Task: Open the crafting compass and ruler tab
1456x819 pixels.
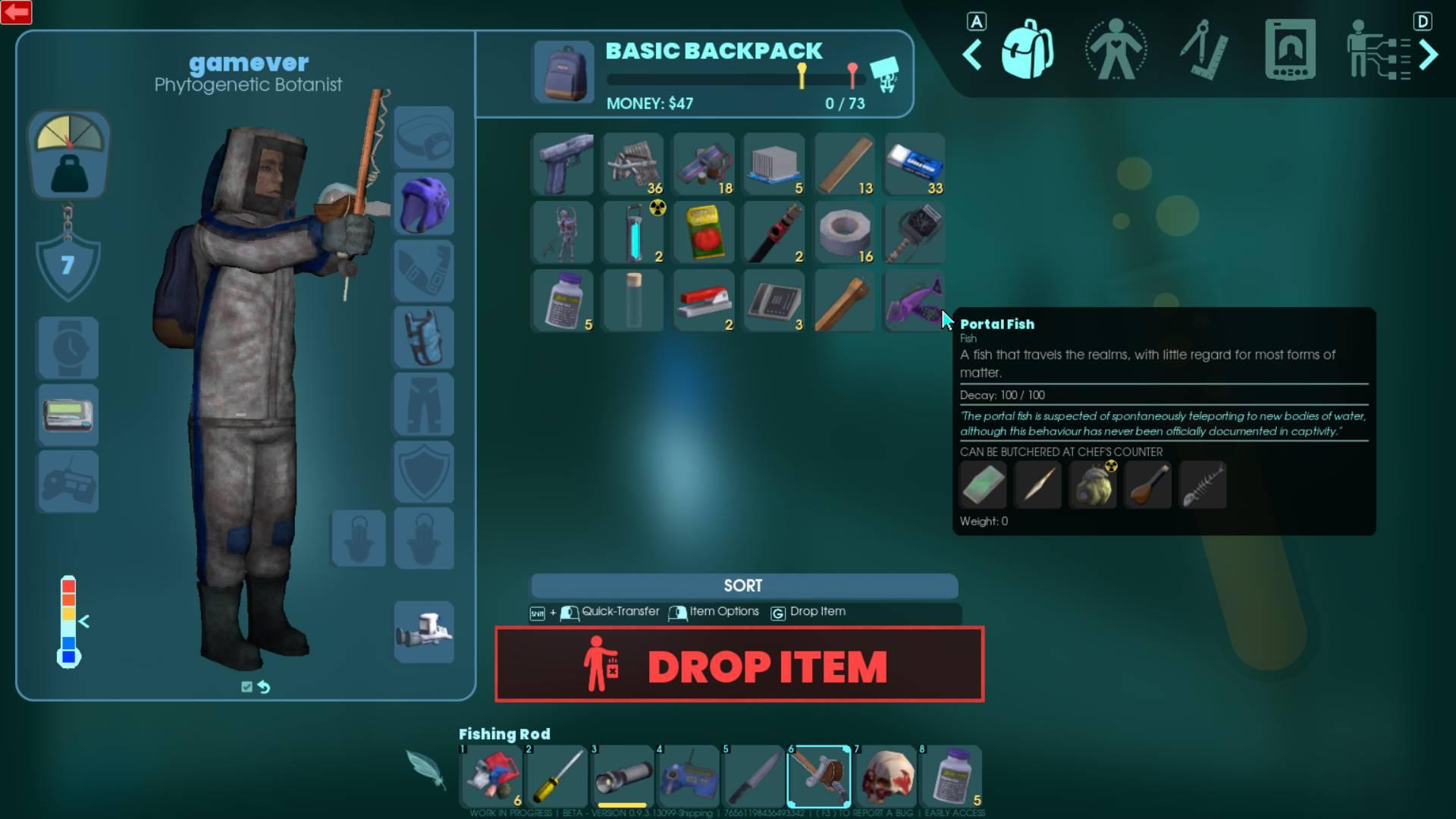Action: coord(1203,51)
